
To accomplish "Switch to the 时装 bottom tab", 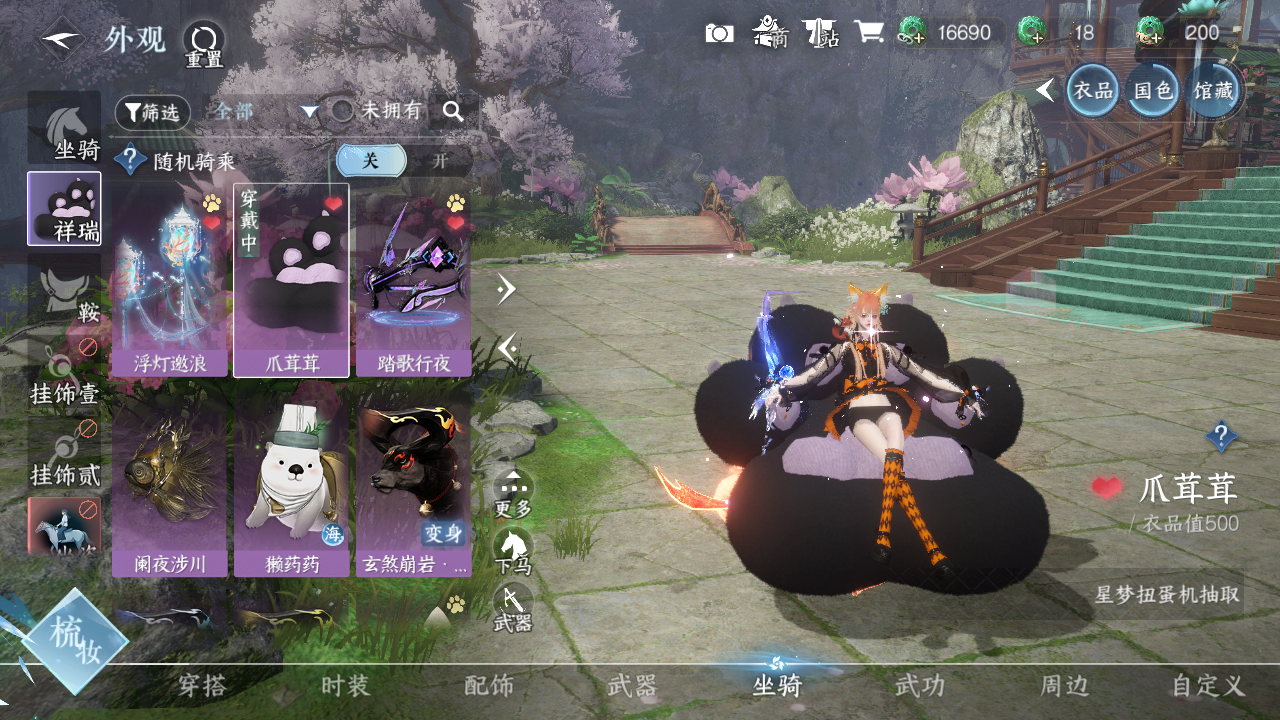I will [x=345, y=686].
